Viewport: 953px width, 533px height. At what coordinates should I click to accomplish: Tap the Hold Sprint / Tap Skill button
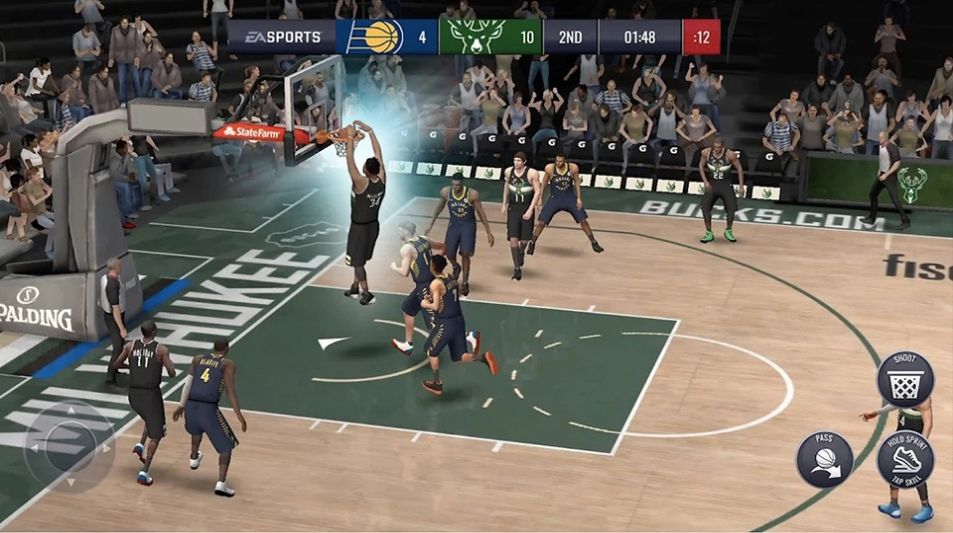(905, 459)
